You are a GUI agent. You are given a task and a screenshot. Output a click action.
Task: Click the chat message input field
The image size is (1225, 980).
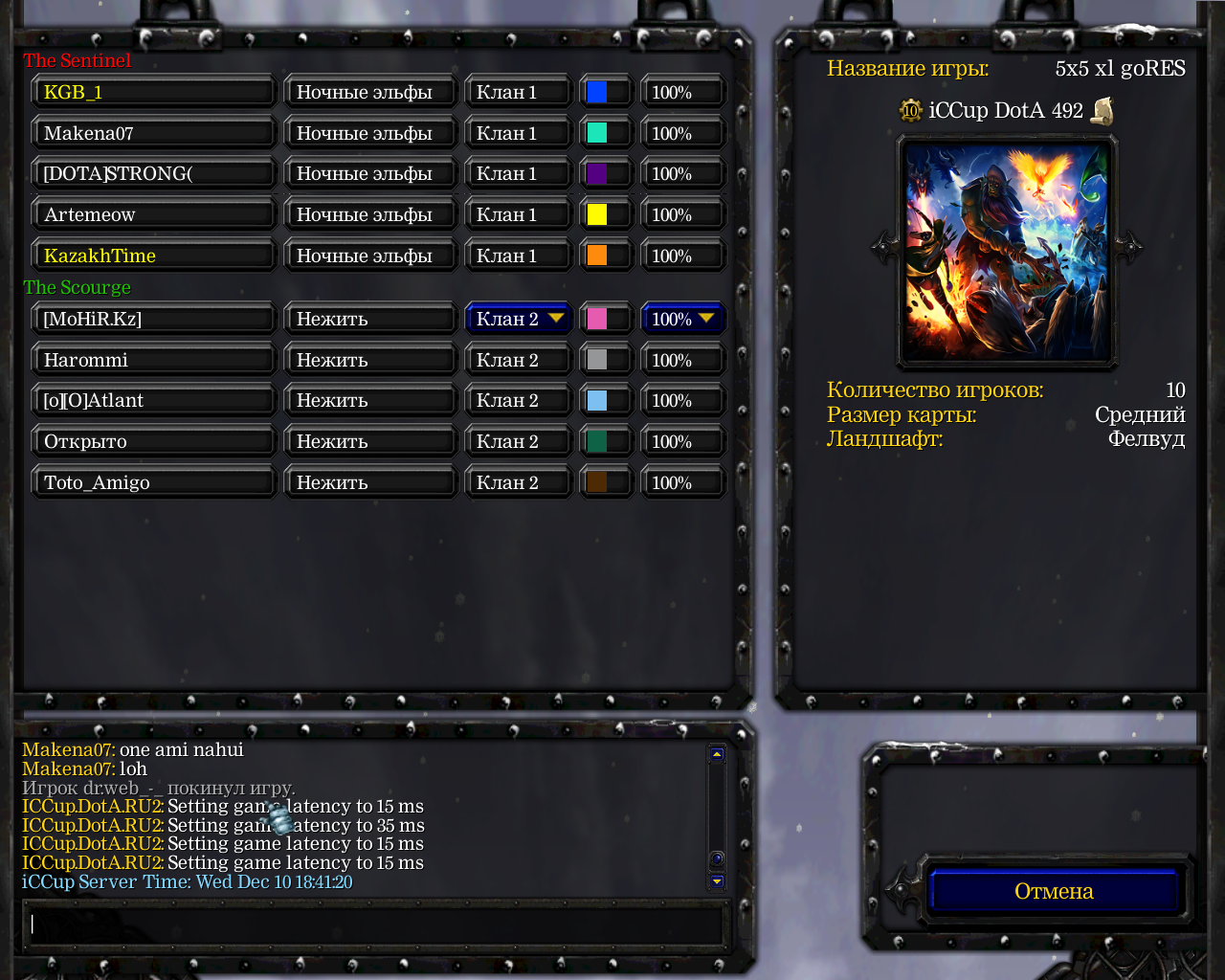(x=373, y=924)
